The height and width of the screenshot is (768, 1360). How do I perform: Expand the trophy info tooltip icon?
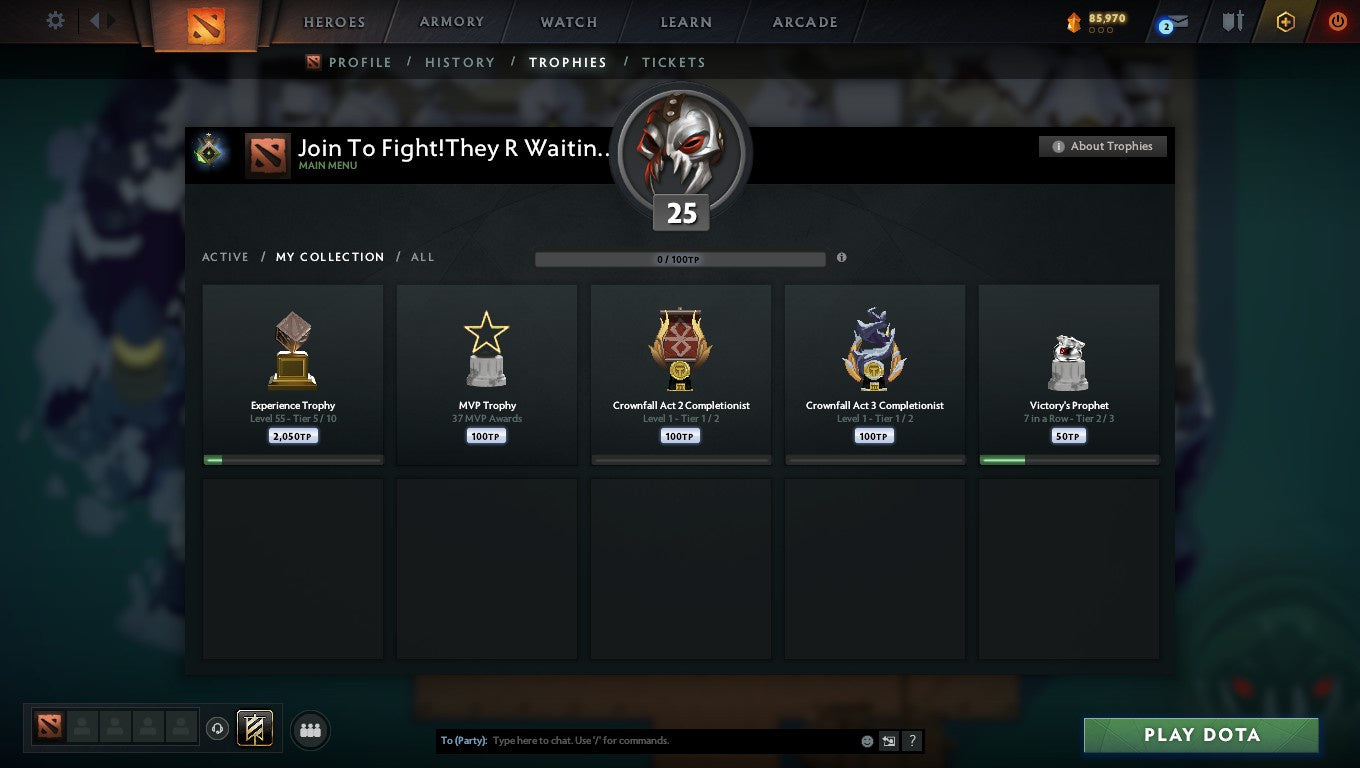coord(841,258)
